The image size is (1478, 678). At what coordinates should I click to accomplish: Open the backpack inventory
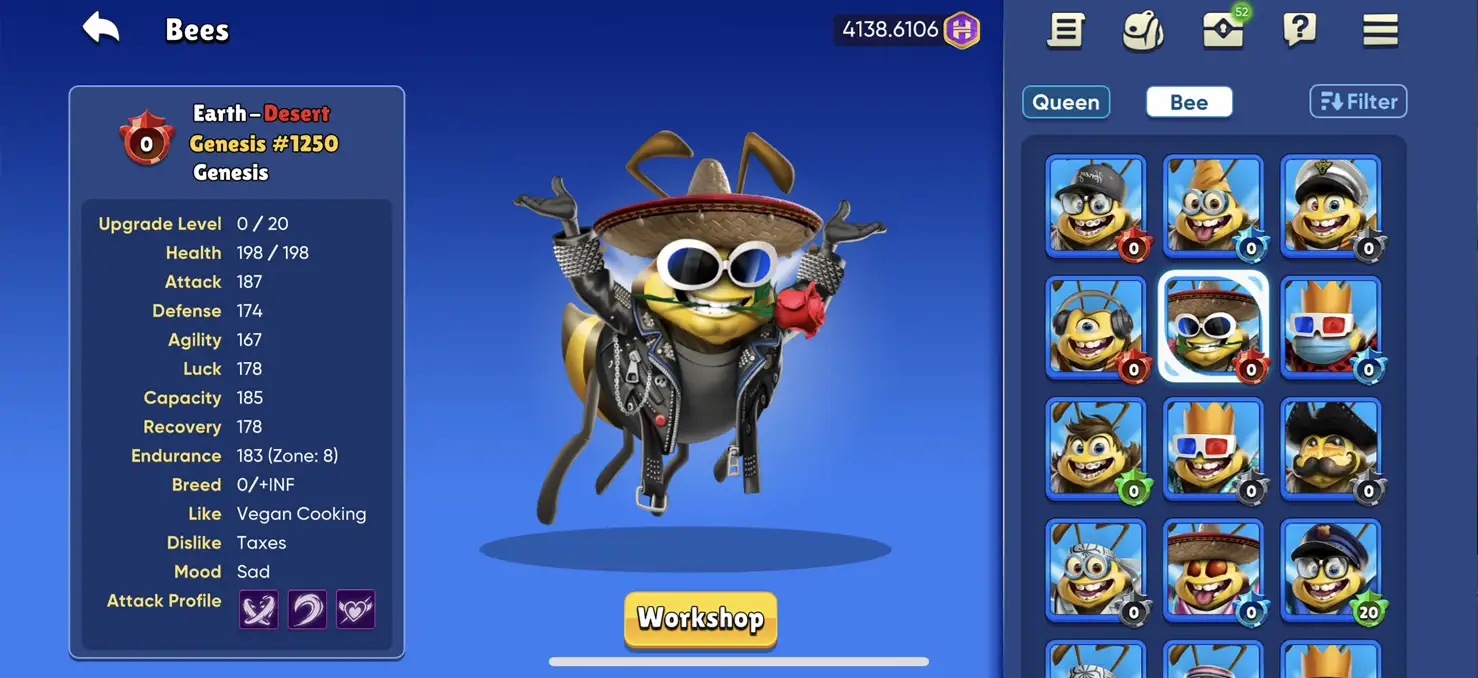click(x=1143, y=30)
